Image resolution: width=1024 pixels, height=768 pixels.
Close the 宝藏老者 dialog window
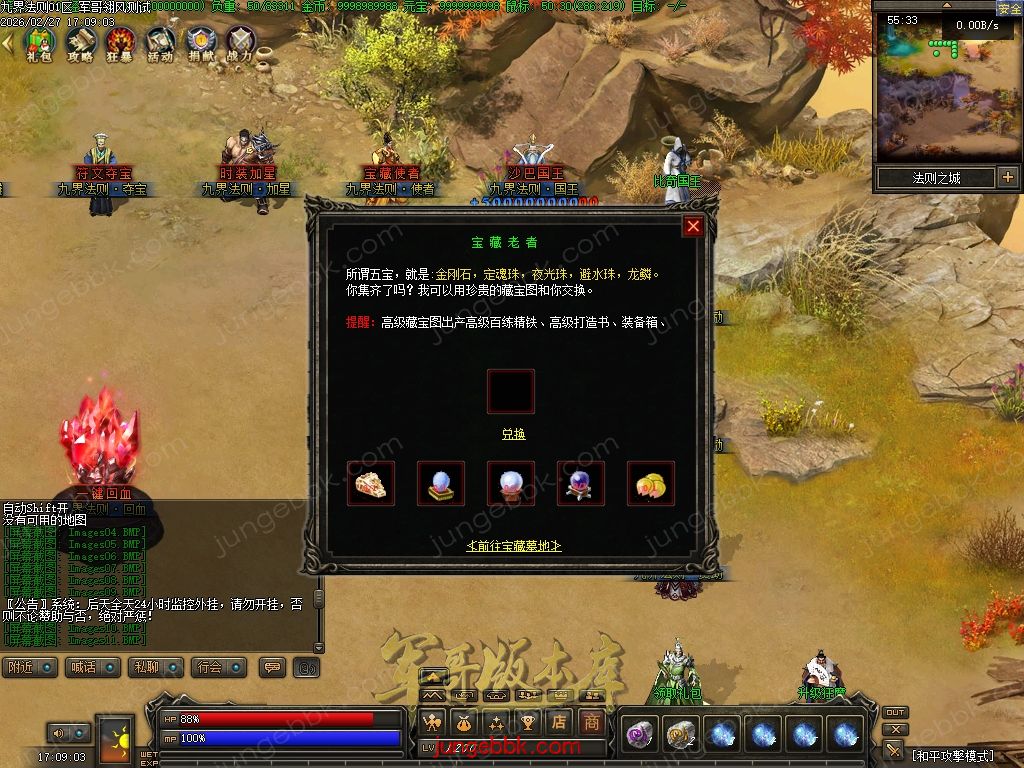(693, 226)
